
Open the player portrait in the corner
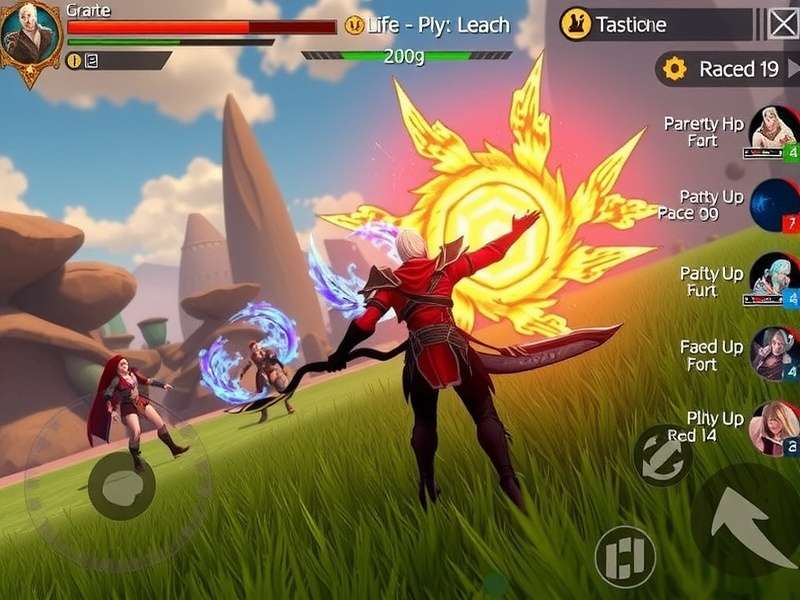(30, 38)
